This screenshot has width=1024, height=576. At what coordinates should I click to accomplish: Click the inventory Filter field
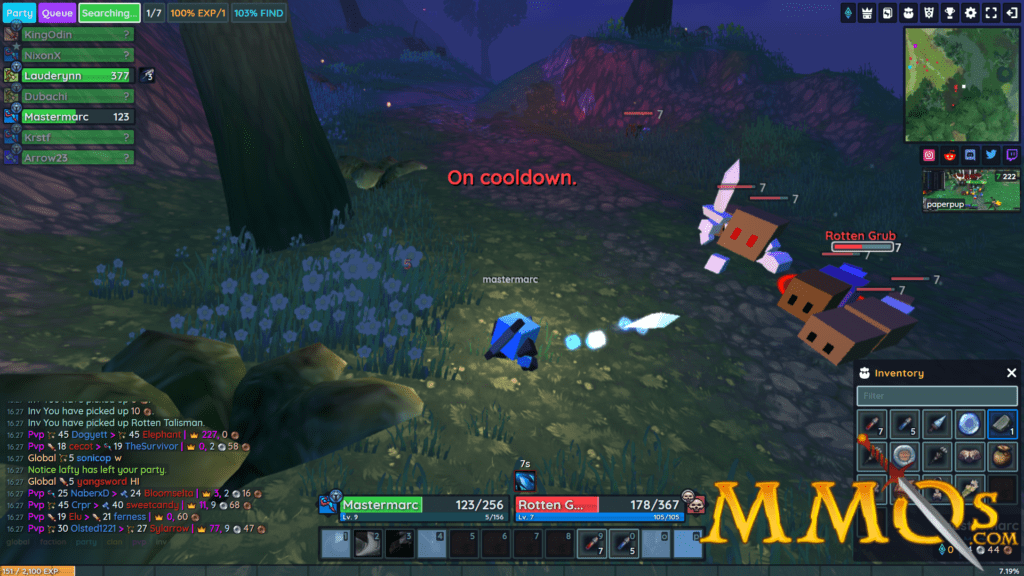click(937, 396)
